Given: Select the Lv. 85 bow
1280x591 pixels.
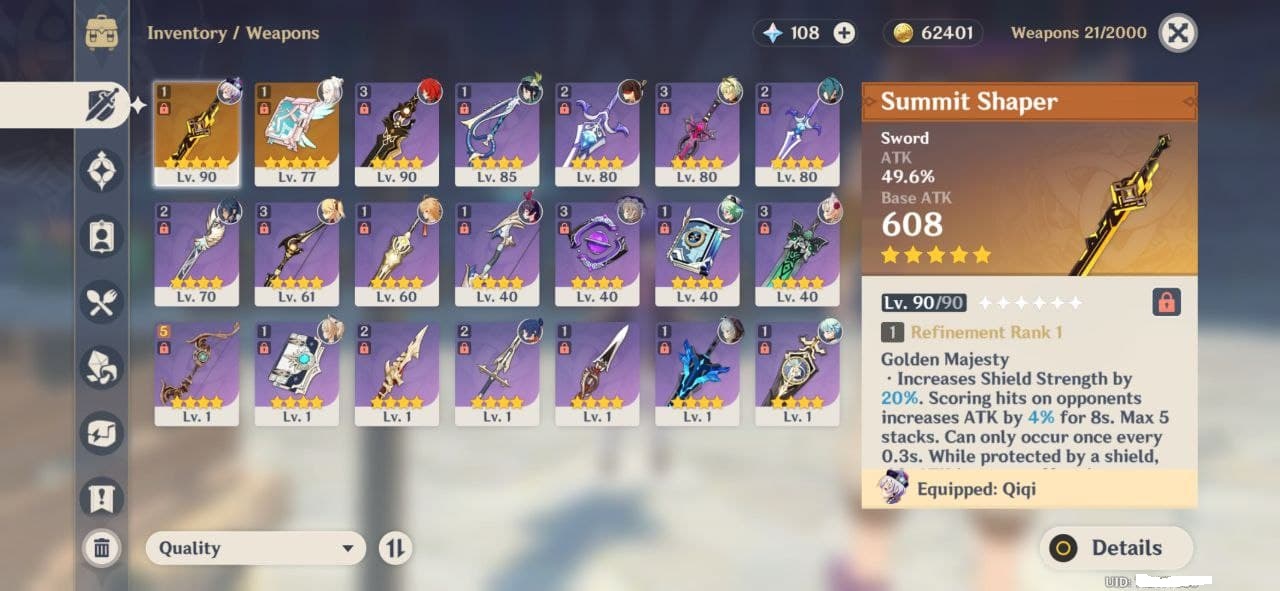Looking at the screenshot, I should point(497,134).
